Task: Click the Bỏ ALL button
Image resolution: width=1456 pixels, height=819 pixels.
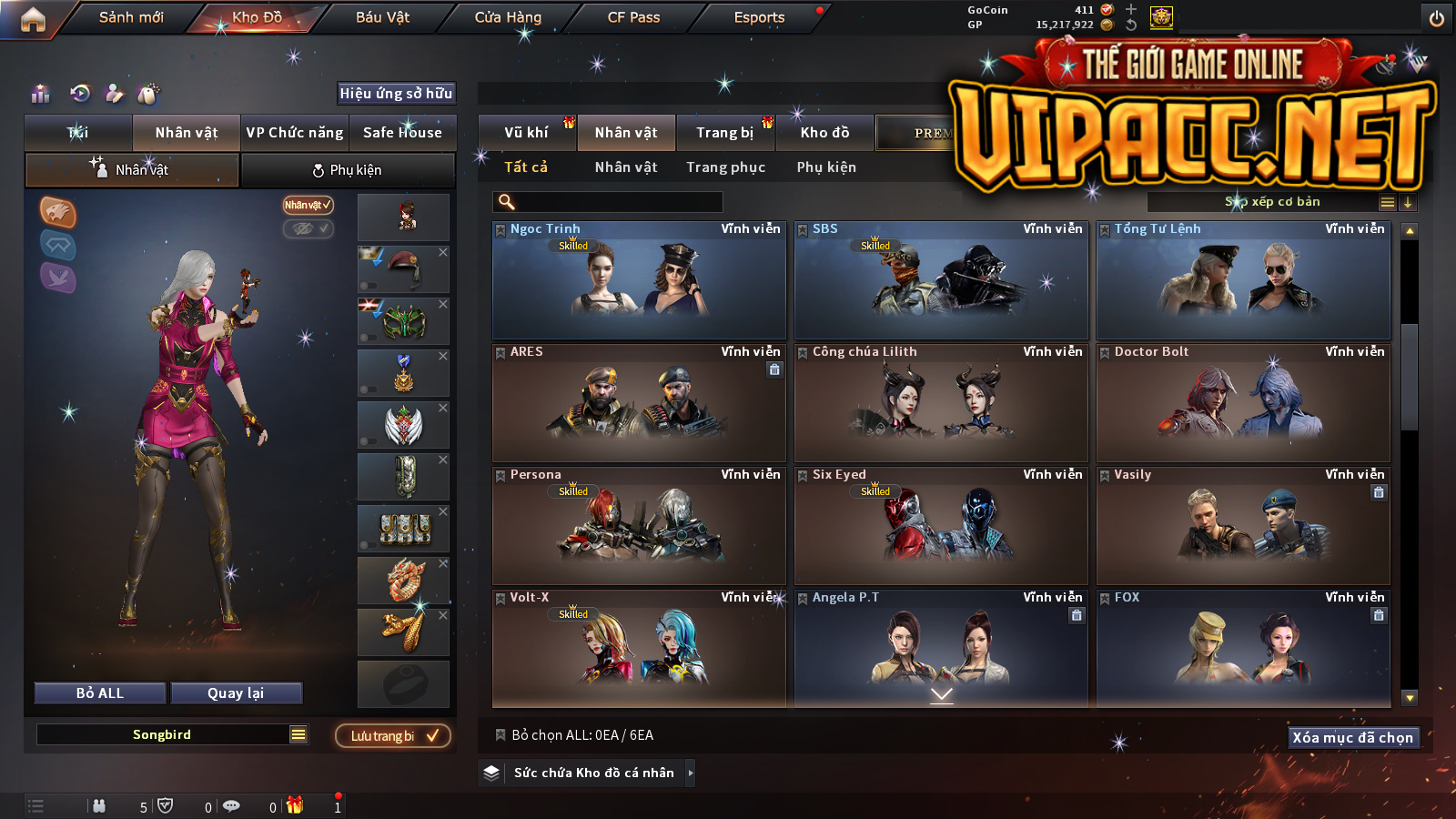Action: [100, 693]
